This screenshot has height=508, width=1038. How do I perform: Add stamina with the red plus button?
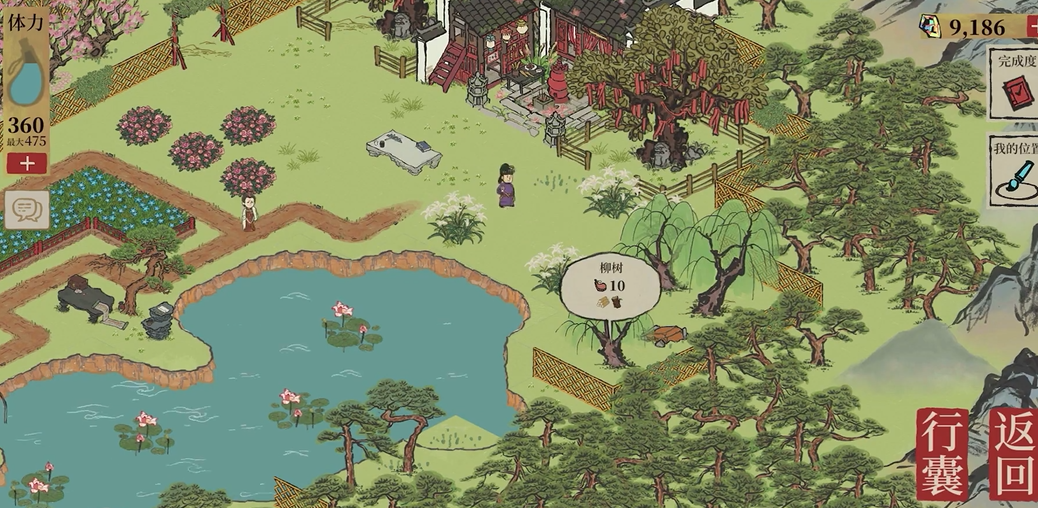coord(26,163)
